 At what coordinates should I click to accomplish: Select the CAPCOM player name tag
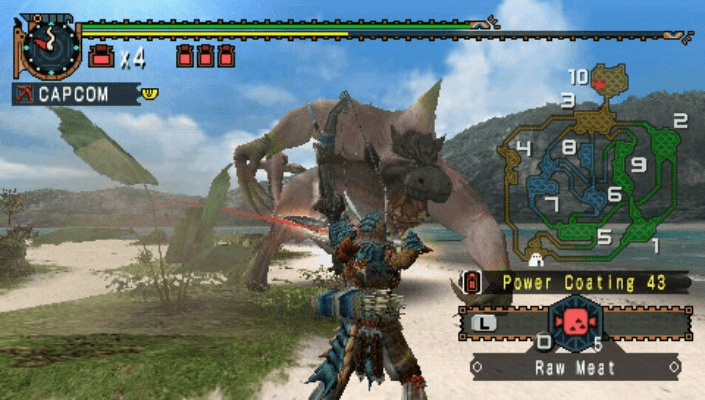point(75,94)
